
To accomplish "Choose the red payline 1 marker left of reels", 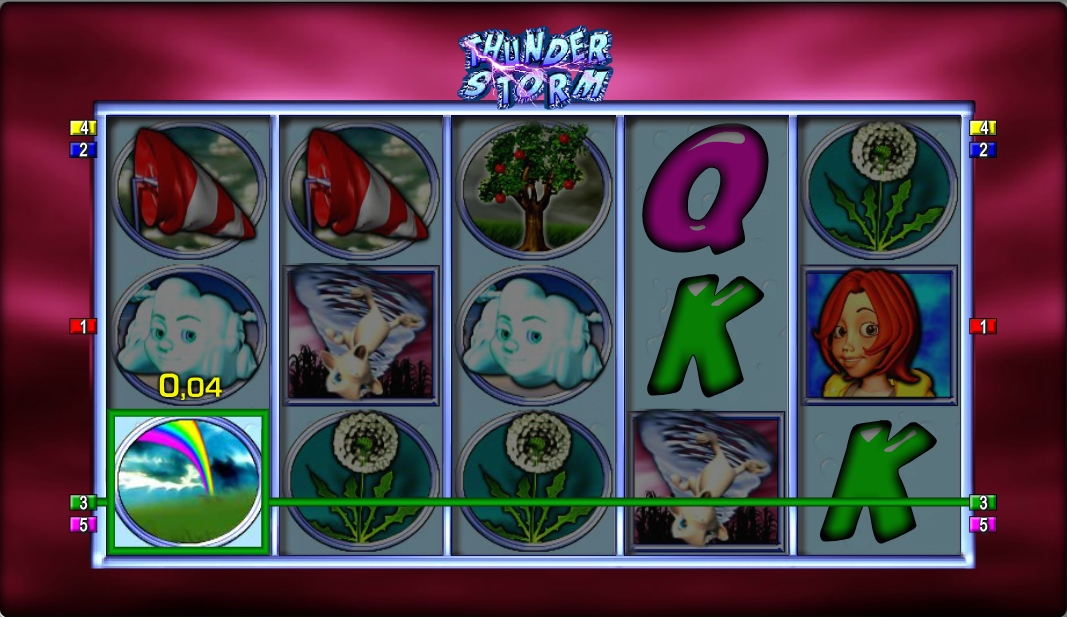I will coord(83,326).
